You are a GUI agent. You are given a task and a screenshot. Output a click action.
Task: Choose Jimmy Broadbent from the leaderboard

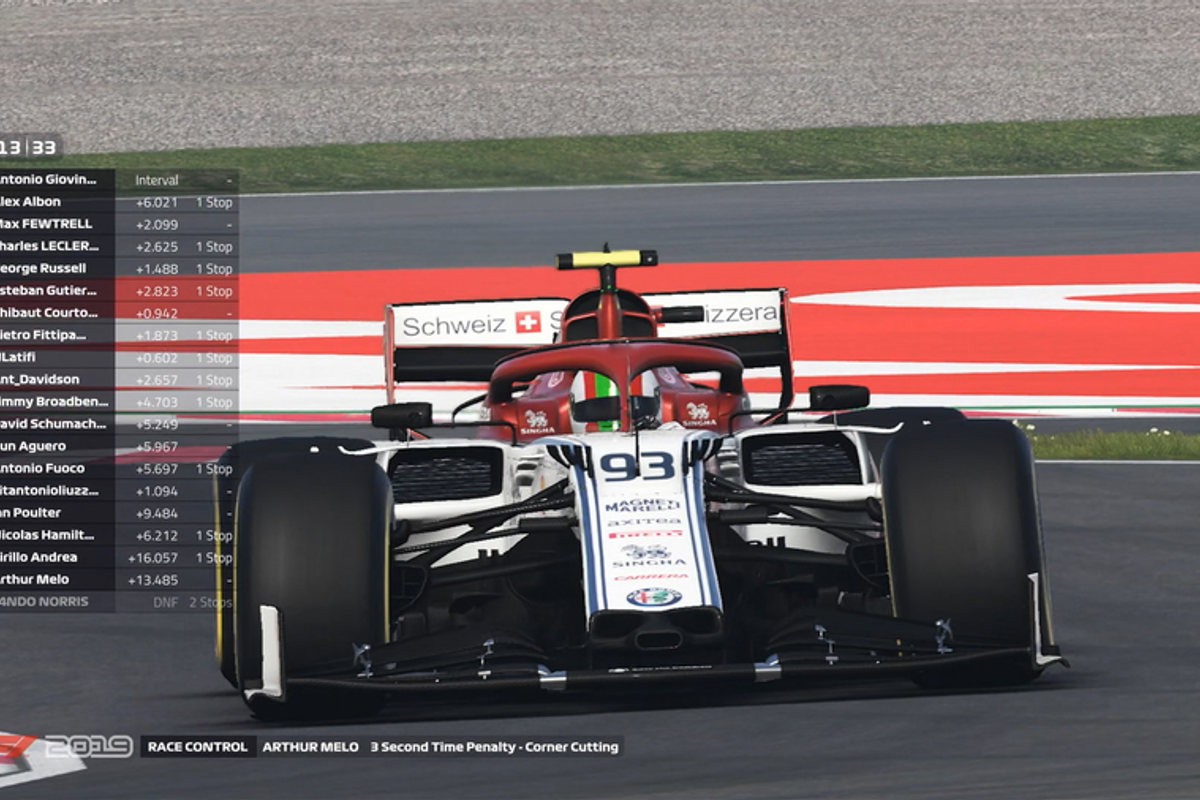[x=50, y=401]
